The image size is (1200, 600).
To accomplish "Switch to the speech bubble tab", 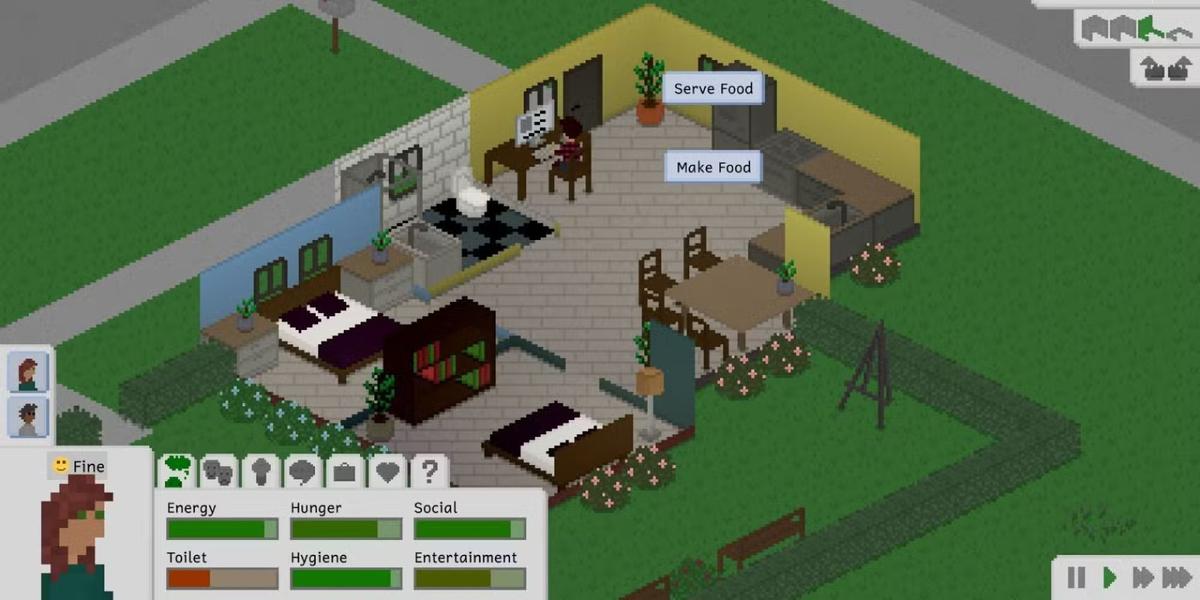I will click(302, 471).
